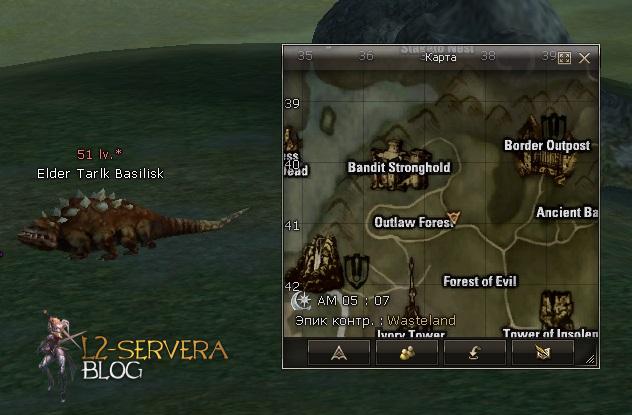Select Border Outpost on the map
This screenshot has width=632, height=415.
(x=546, y=145)
